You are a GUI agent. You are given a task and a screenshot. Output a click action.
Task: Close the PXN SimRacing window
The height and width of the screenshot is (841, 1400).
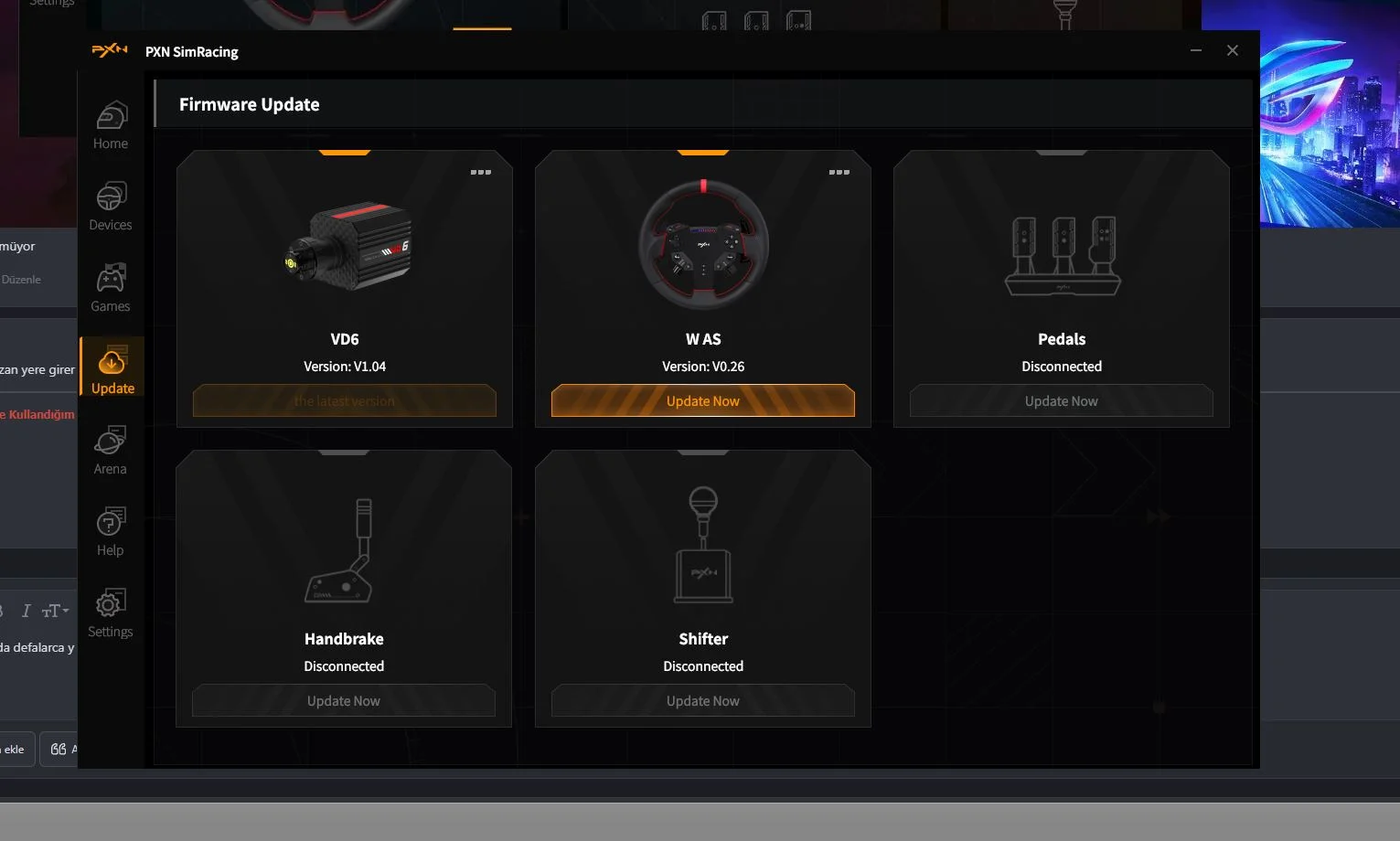(1233, 51)
